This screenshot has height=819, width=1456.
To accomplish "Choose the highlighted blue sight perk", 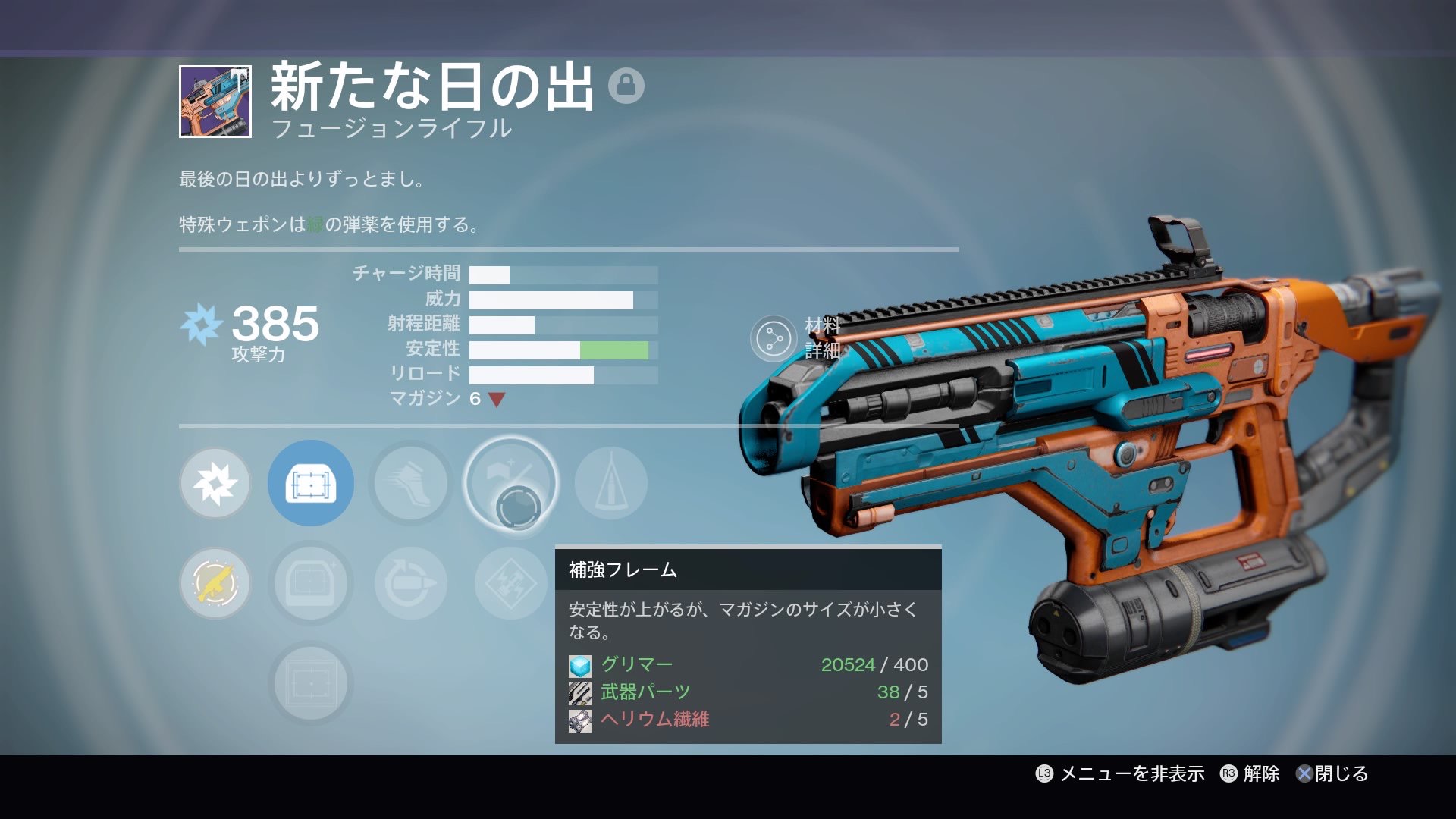I will (310, 483).
